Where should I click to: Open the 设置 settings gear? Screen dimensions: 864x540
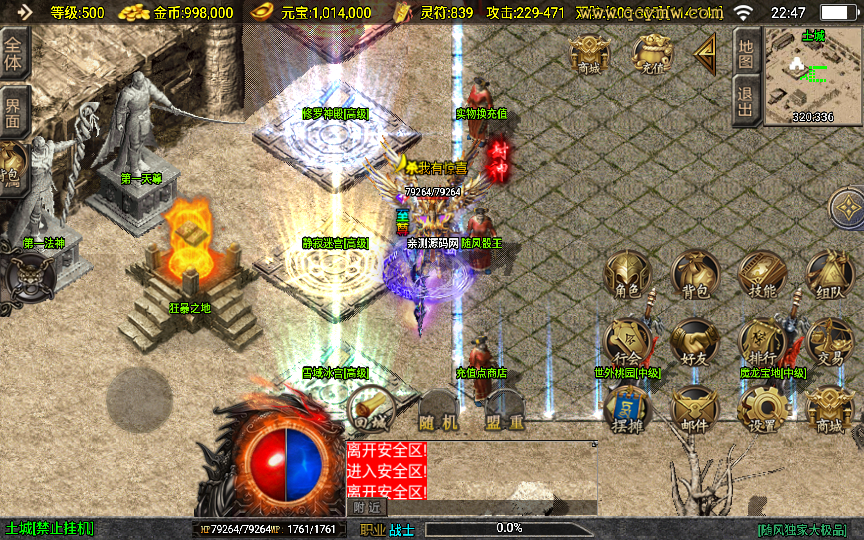[x=762, y=410]
